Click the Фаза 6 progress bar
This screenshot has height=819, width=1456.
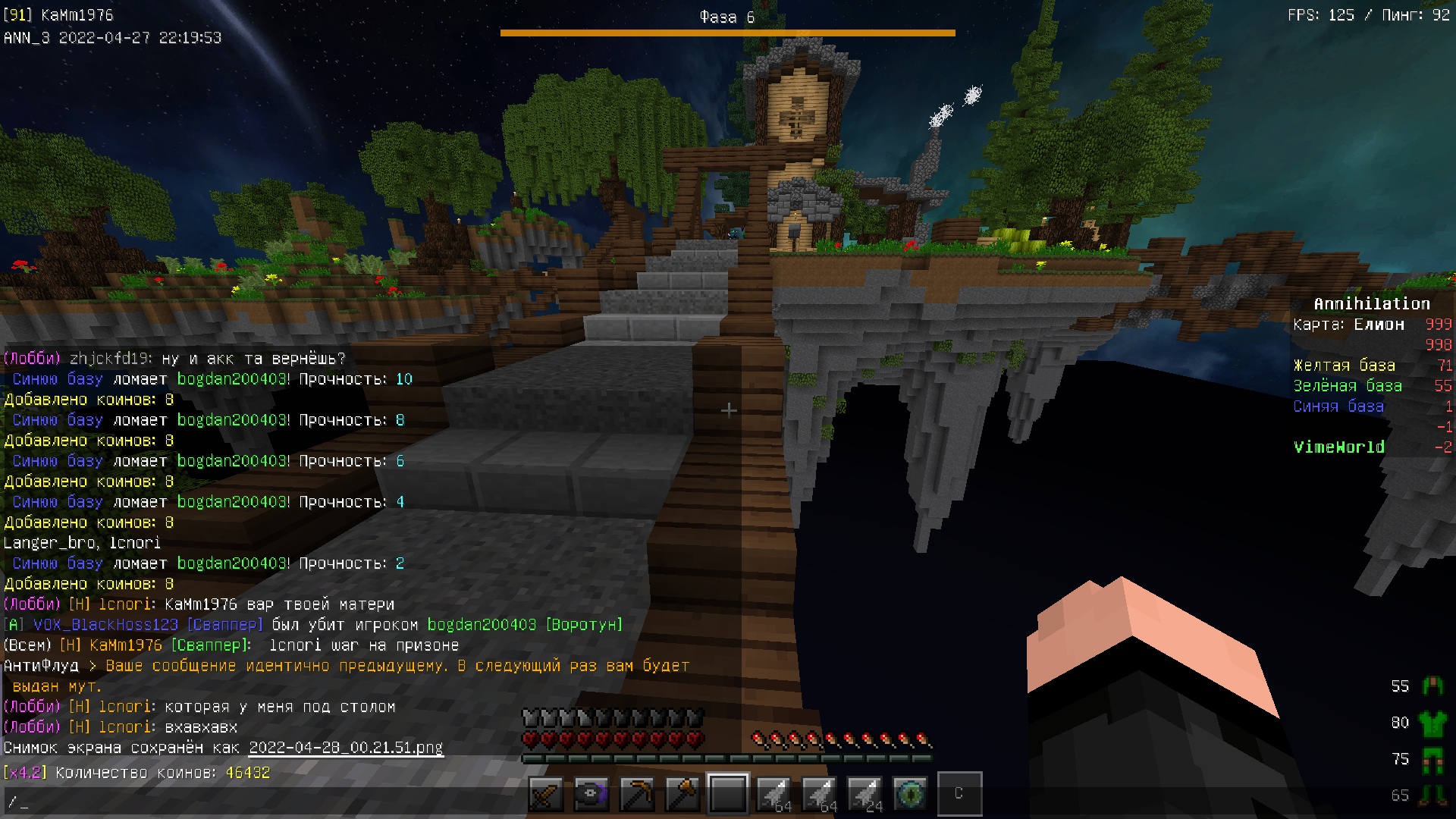coord(728,32)
